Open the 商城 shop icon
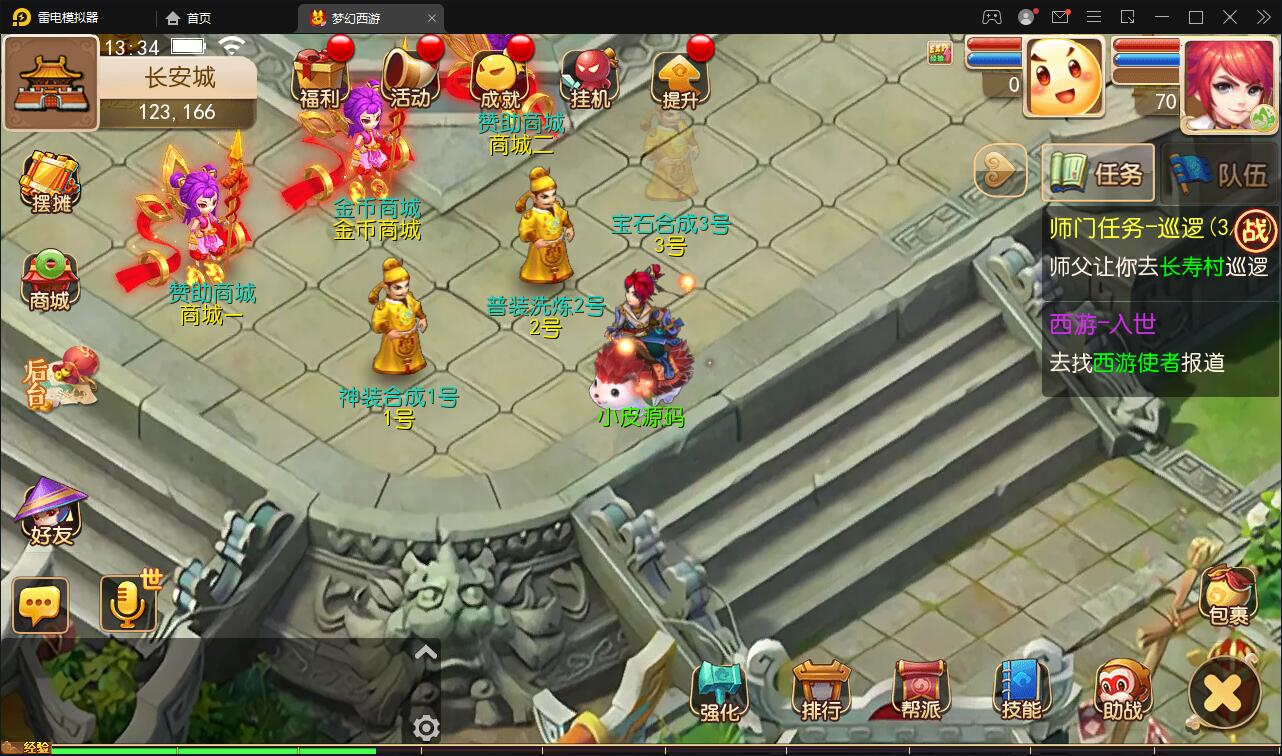1282x756 pixels. (50, 281)
